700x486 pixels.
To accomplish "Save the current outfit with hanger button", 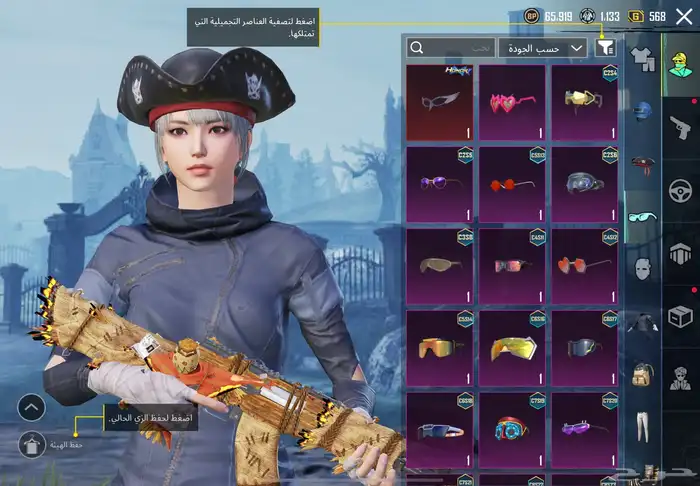I will tap(32, 443).
